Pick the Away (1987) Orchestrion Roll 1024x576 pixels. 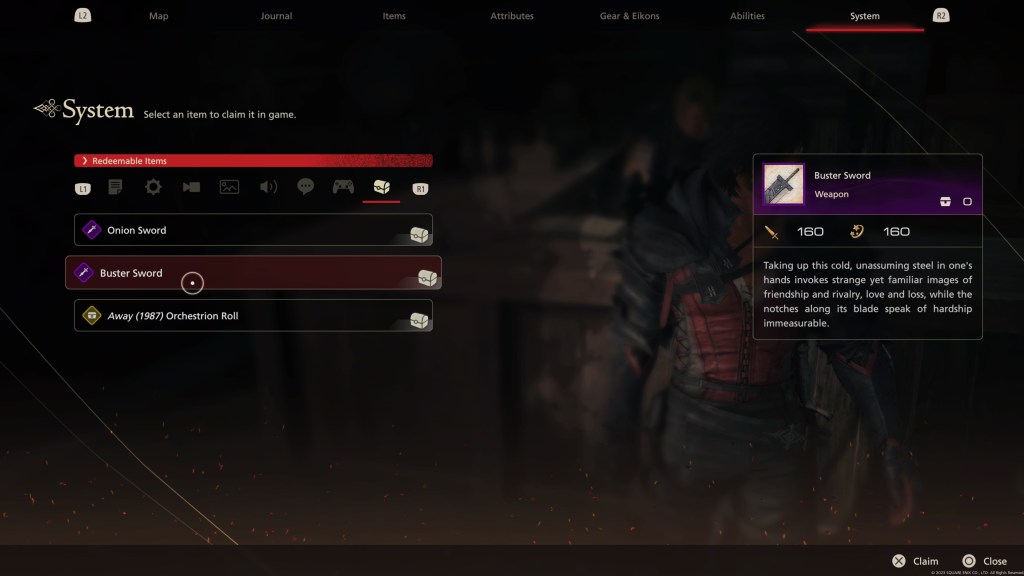[253, 316]
